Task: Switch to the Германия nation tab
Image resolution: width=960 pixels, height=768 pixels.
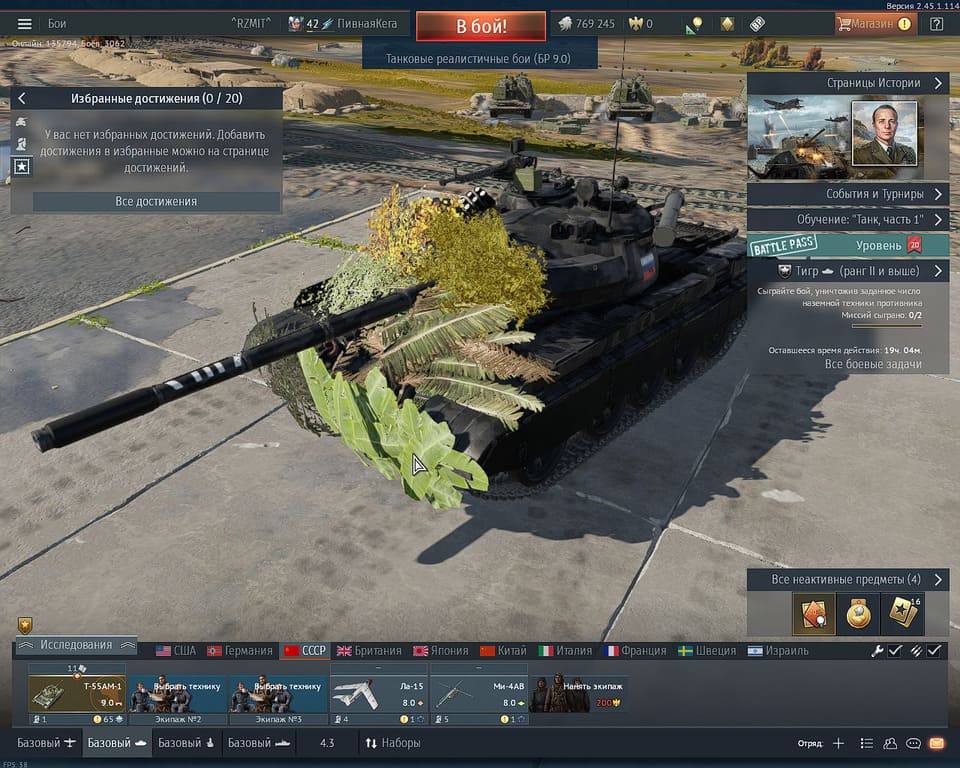Action: (240, 650)
